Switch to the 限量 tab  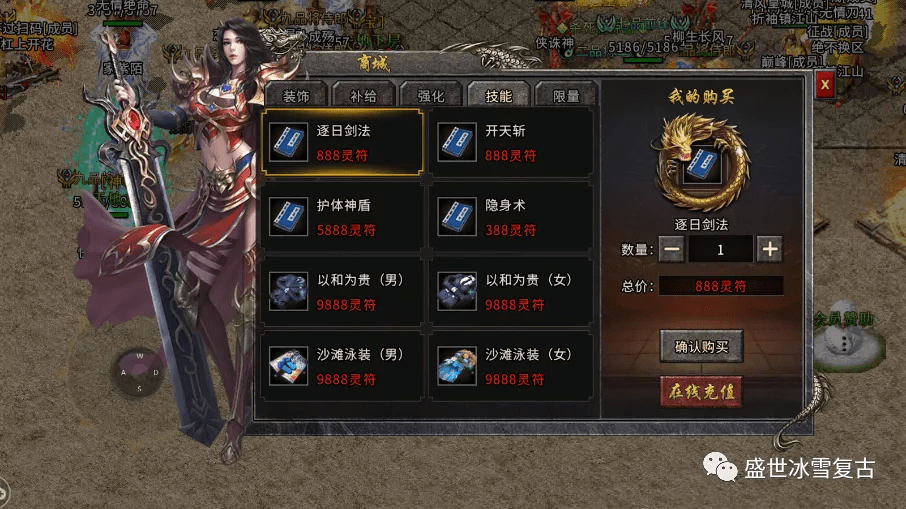point(566,96)
